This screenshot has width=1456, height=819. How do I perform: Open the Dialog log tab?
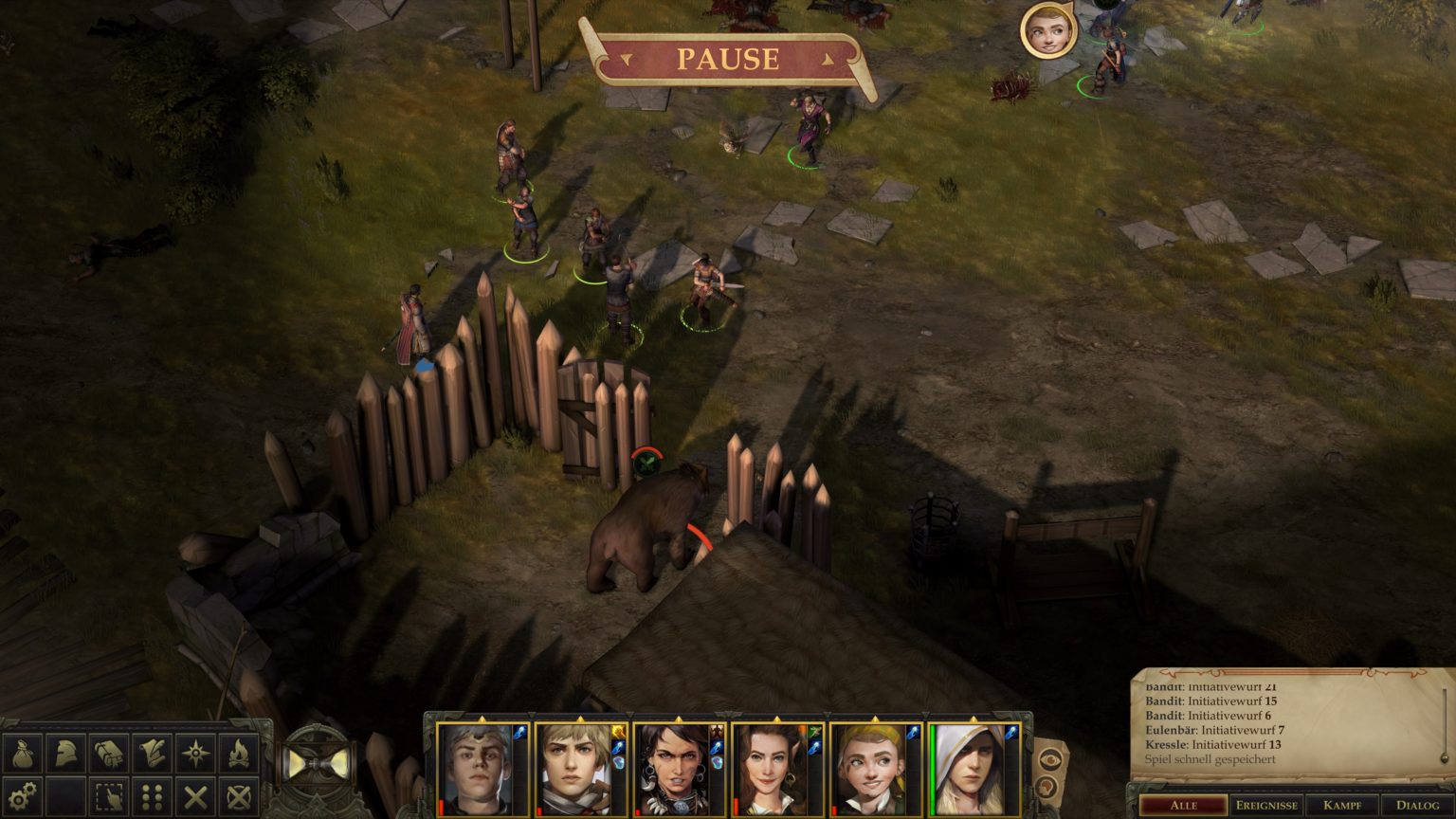[x=1419, y=805]
